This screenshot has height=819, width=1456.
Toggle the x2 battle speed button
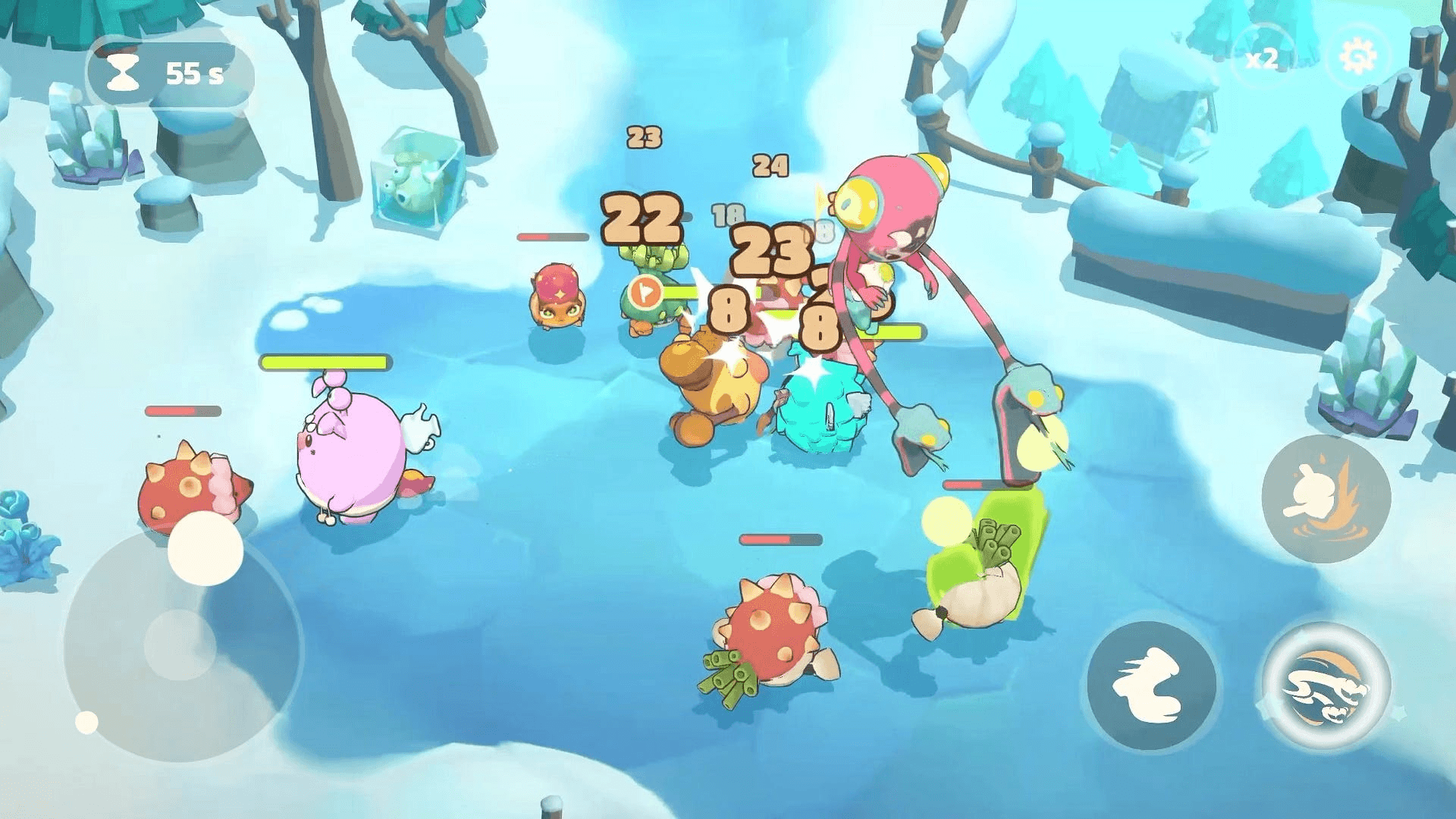coord(1263,58)
